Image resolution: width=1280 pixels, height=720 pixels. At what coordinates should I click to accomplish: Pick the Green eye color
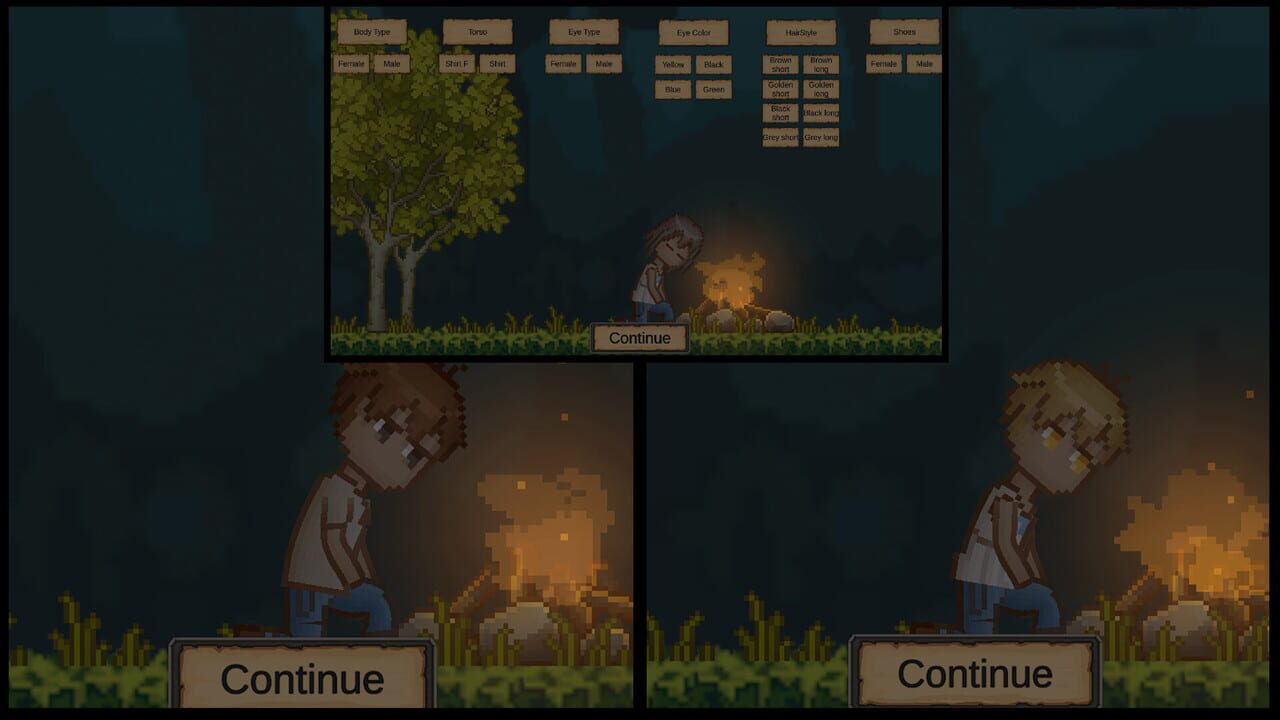click(712, 89)
